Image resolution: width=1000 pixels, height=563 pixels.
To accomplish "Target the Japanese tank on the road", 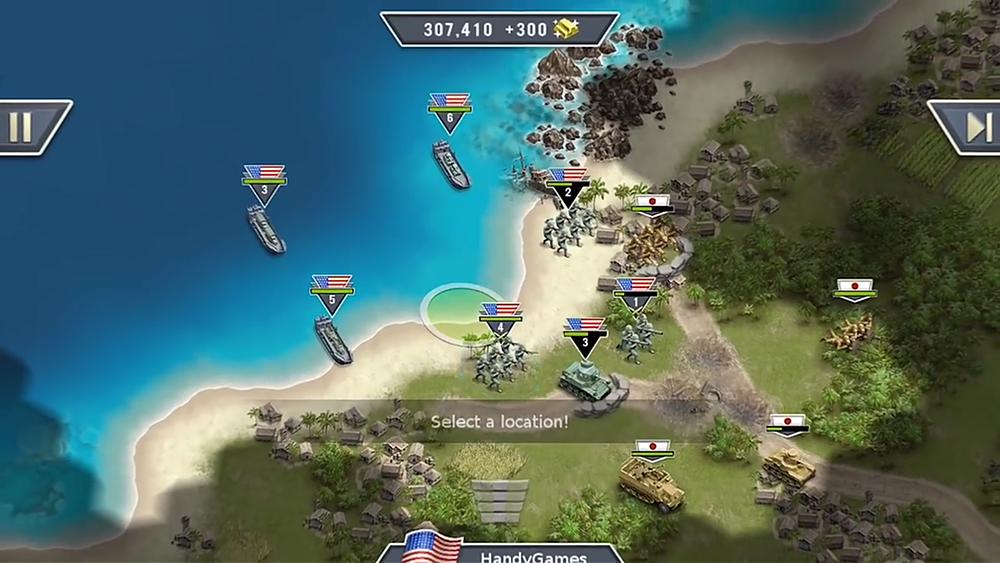I will tap(787, 467).
